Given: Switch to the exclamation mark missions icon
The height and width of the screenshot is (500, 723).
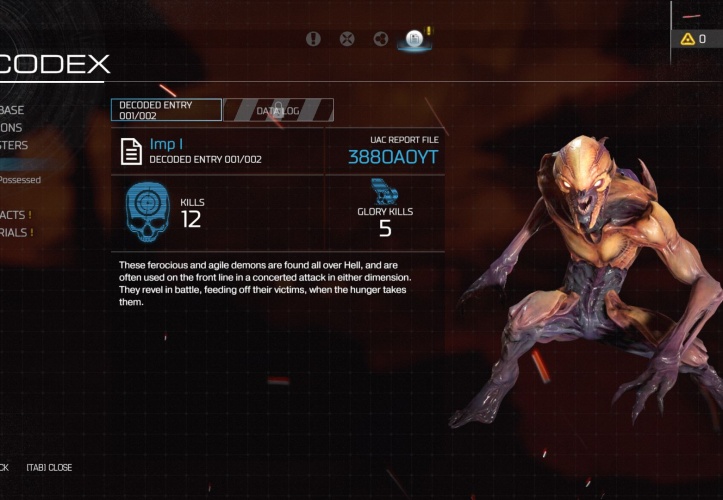Looking at the screenshot, I should (314, 39).
